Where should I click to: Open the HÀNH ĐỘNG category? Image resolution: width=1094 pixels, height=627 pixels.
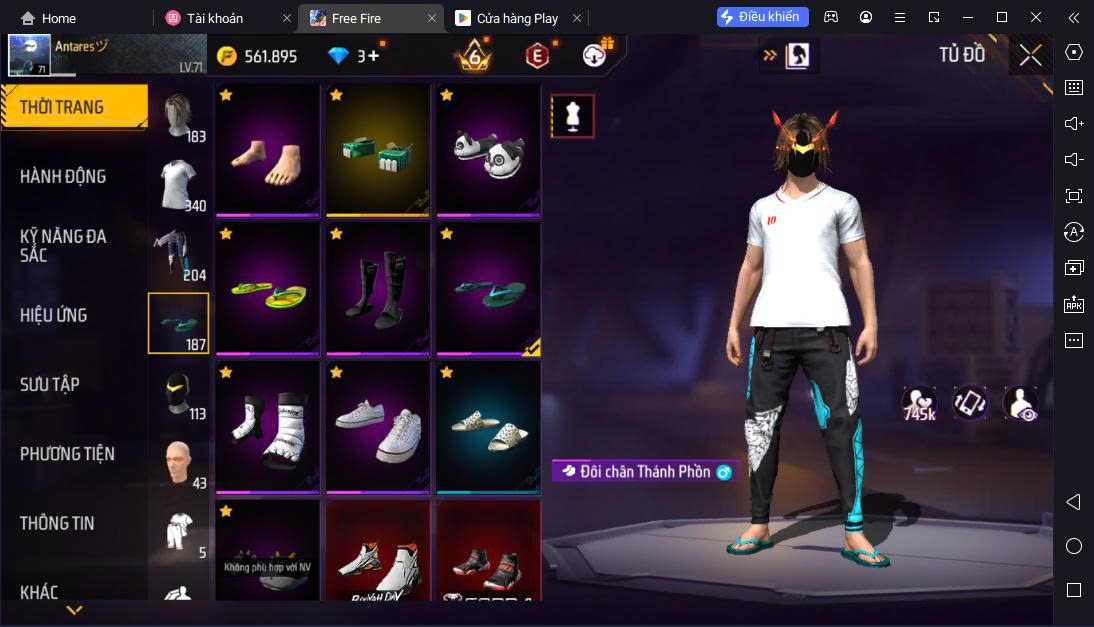click(63, 177)
